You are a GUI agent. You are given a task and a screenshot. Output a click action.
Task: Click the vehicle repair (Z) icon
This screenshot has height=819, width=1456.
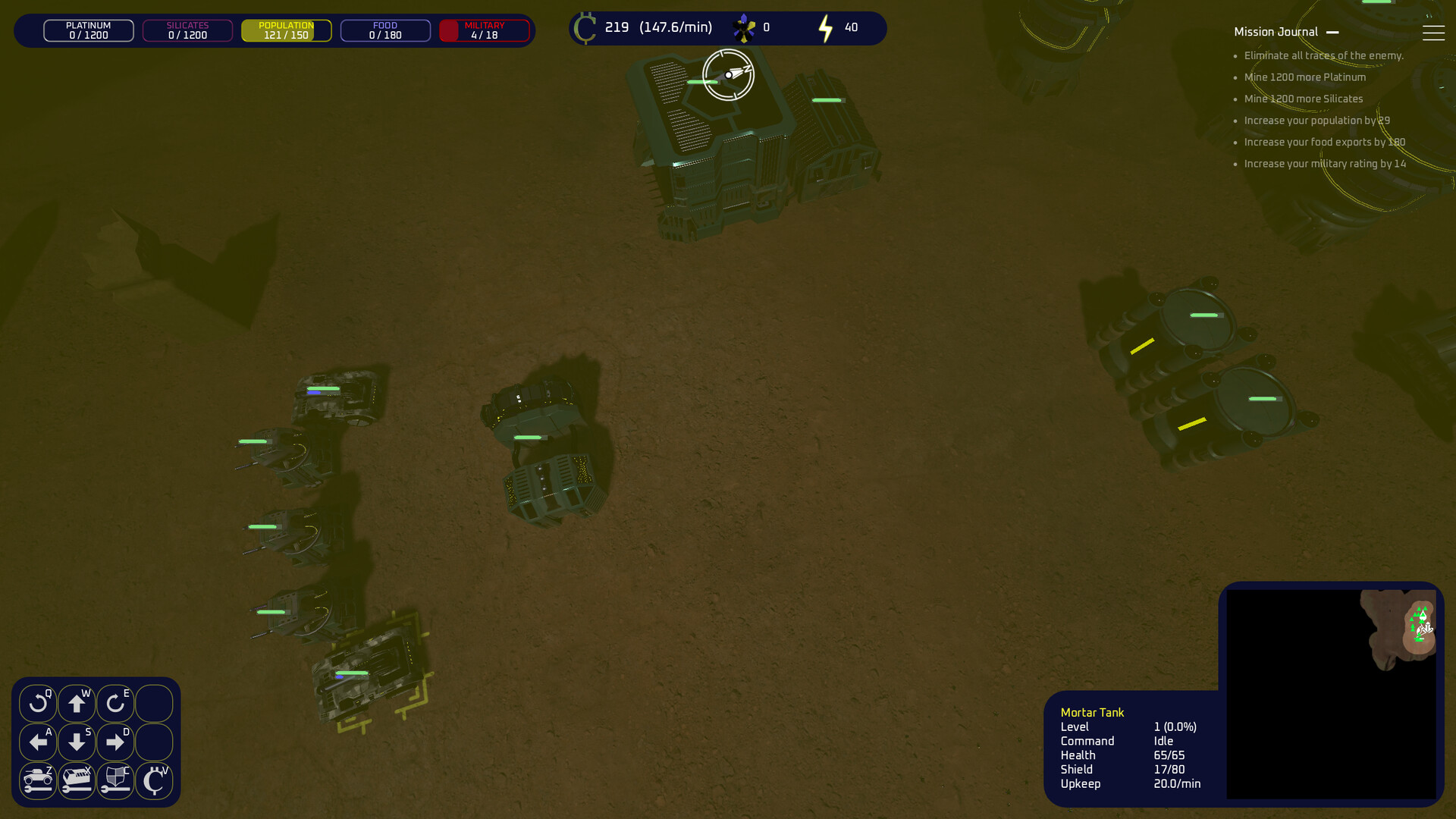coord(39,780)
